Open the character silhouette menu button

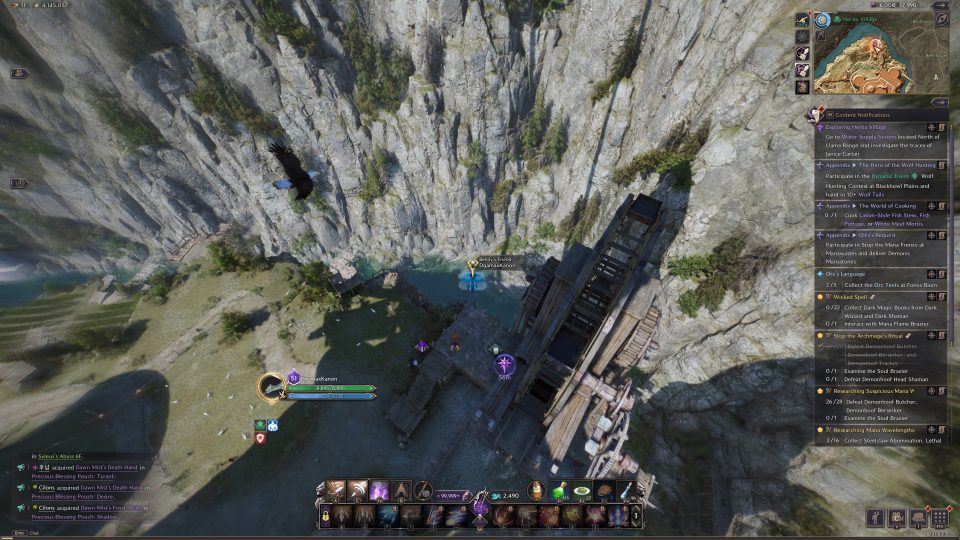pyautogui.click(x=876, y=518)
